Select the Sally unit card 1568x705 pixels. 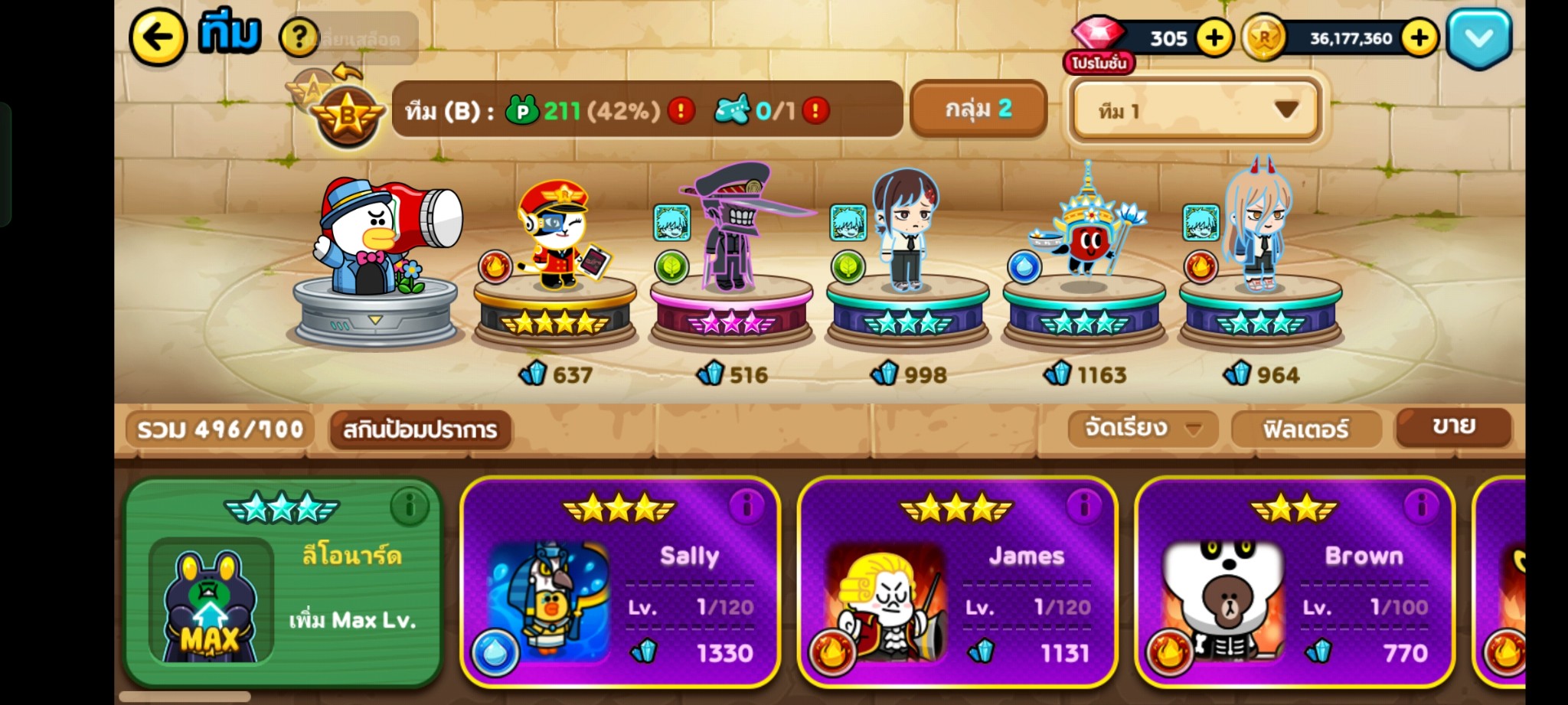tap(619, 583)
